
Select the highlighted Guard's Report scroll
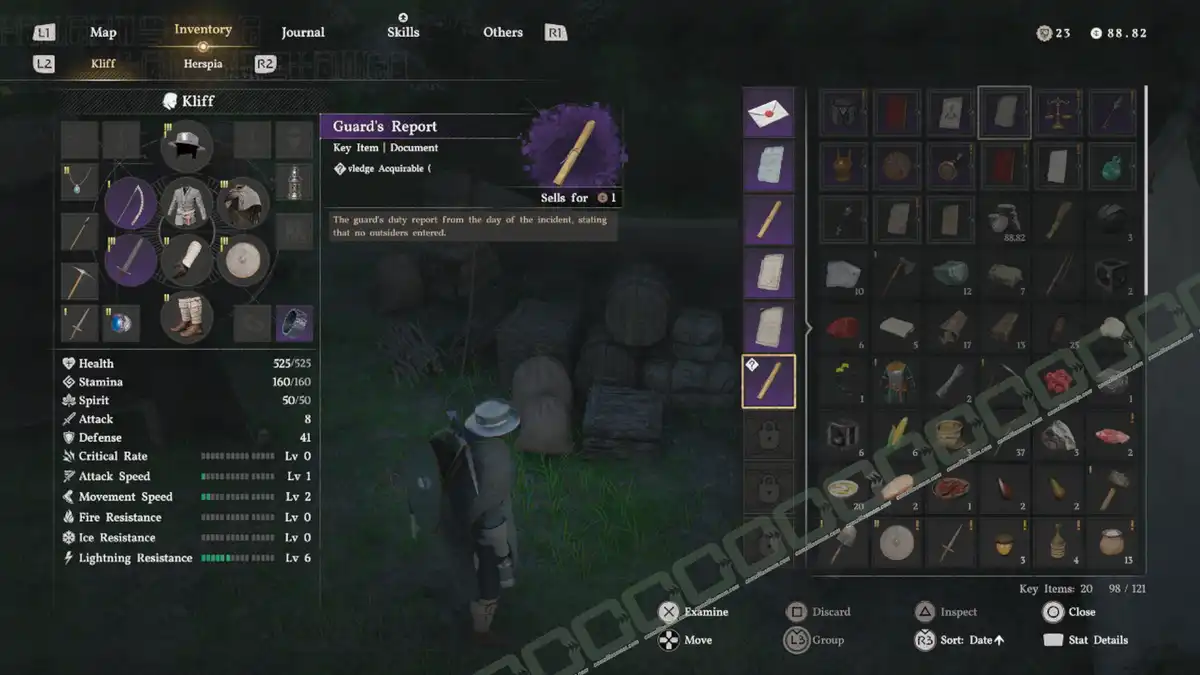coord(769,381)
